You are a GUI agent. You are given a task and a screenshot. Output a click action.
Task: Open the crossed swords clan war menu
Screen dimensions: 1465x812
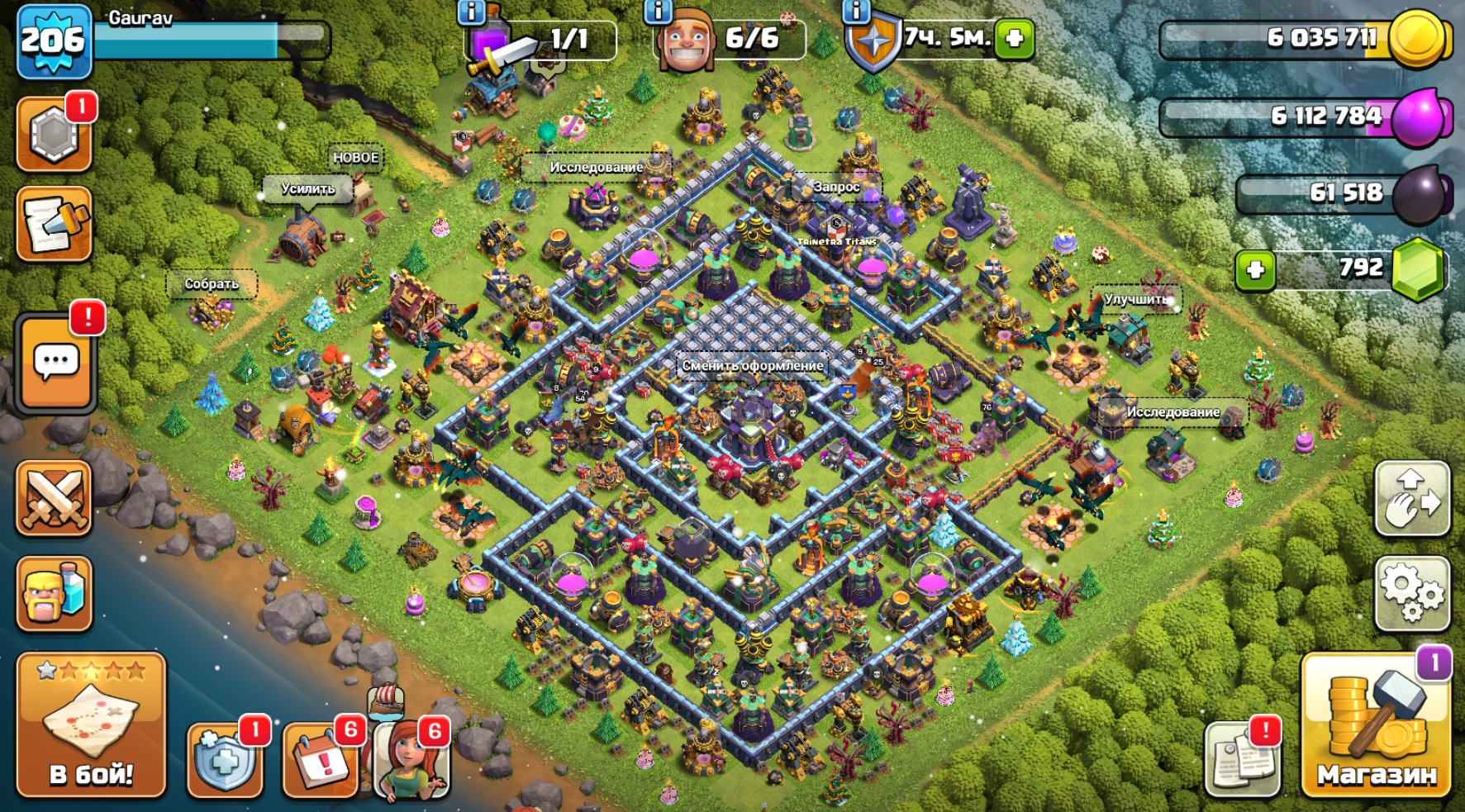point(55,498)
